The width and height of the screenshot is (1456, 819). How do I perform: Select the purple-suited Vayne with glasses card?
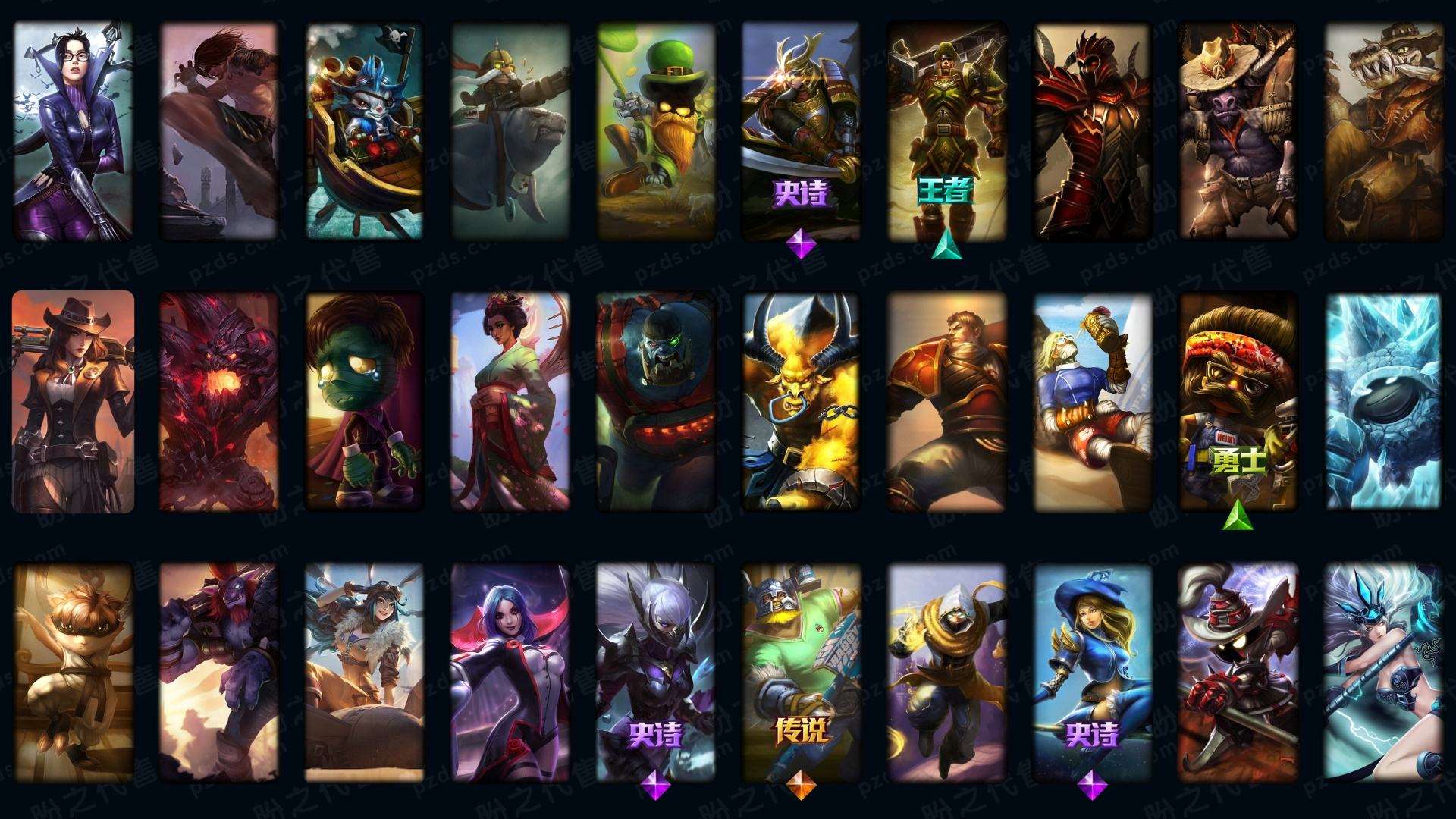click(73, 130)
